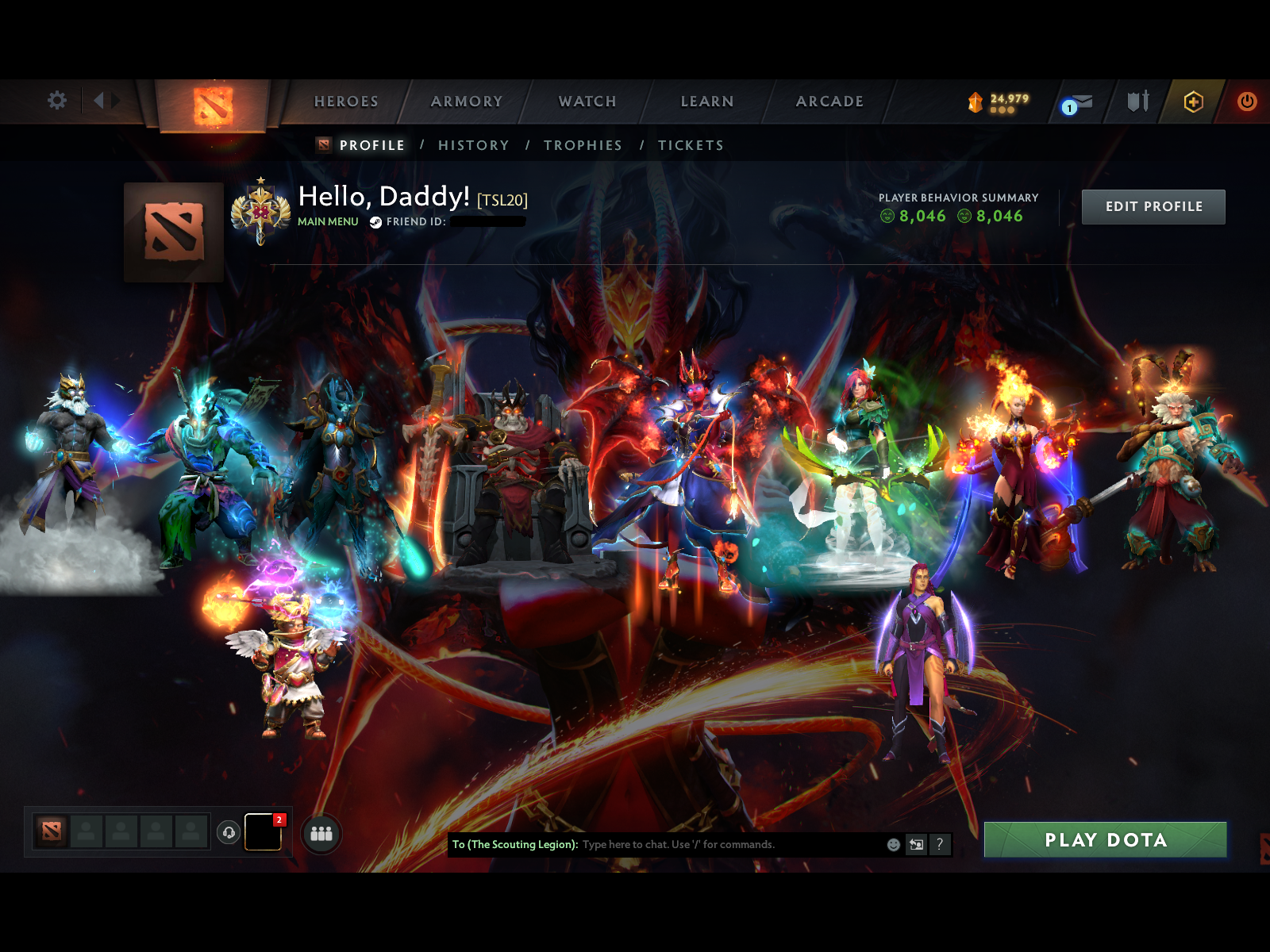Open the ARCADE menu
Image resolution: width=1270 pixels, height=952 pixels.
pyautogui.click(x=829, y=102)
